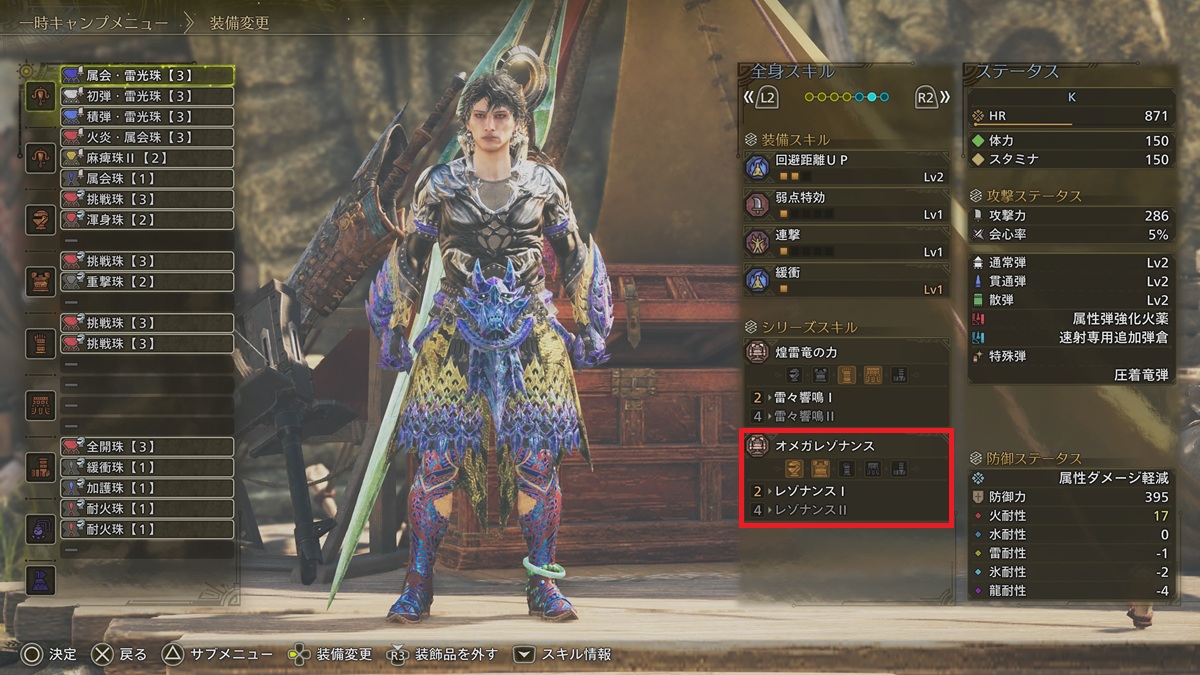Pick the 緩衝珠【1】 decoration row
The width and height of the screenshot is (1200, 675).
tap(147, 467)
